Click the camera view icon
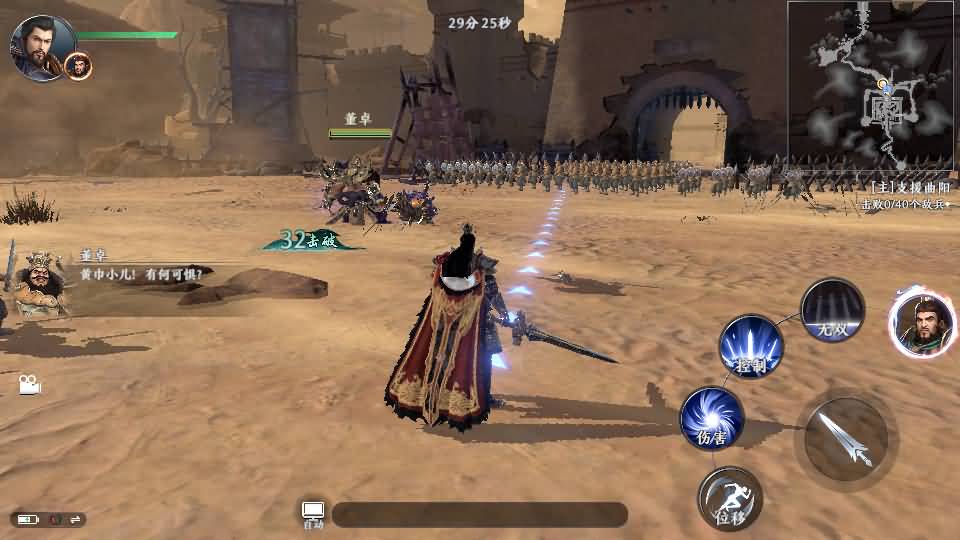 [x=29, y=384]
